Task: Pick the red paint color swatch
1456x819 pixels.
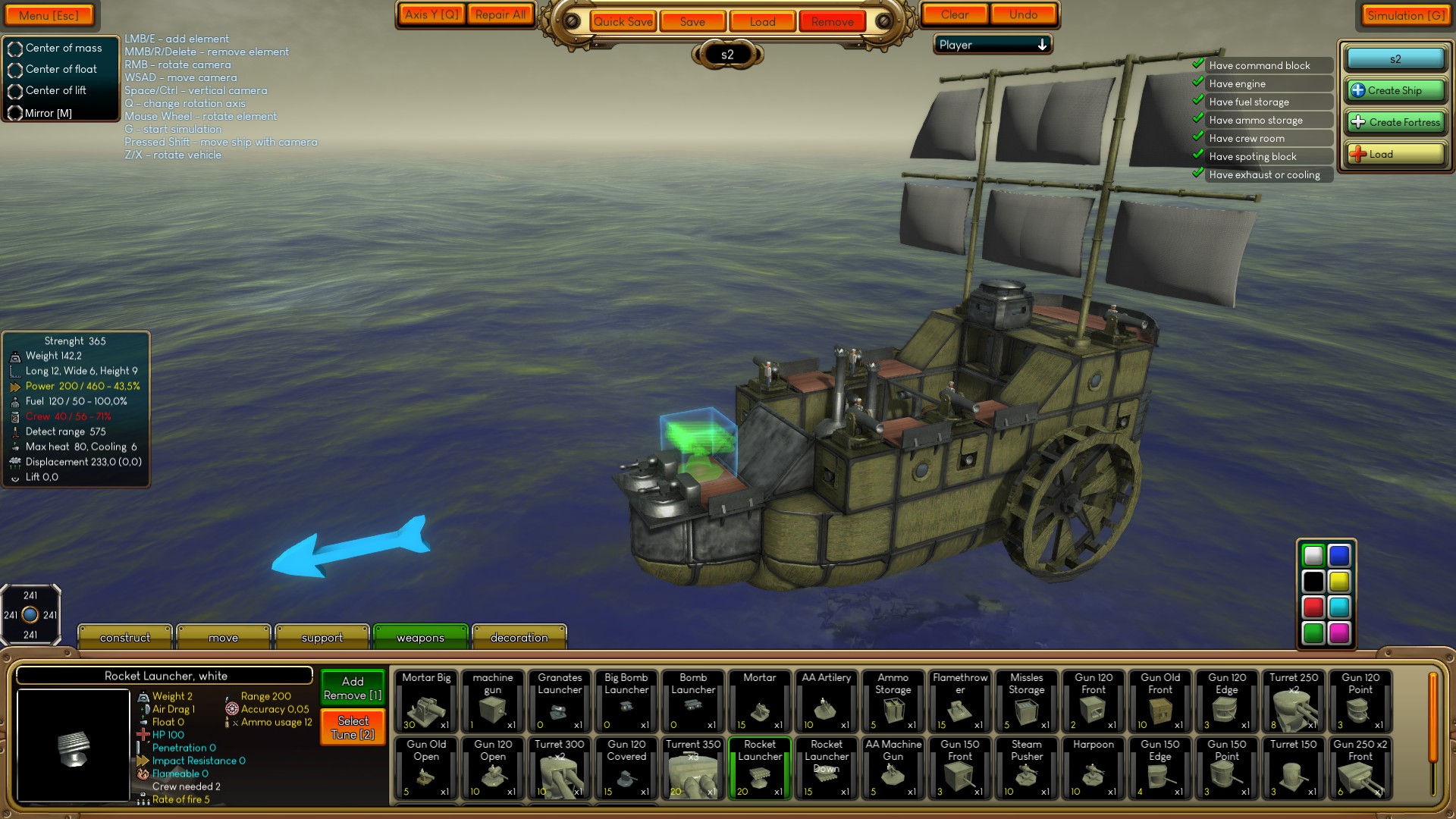Action: click(x=1312, y=607)
